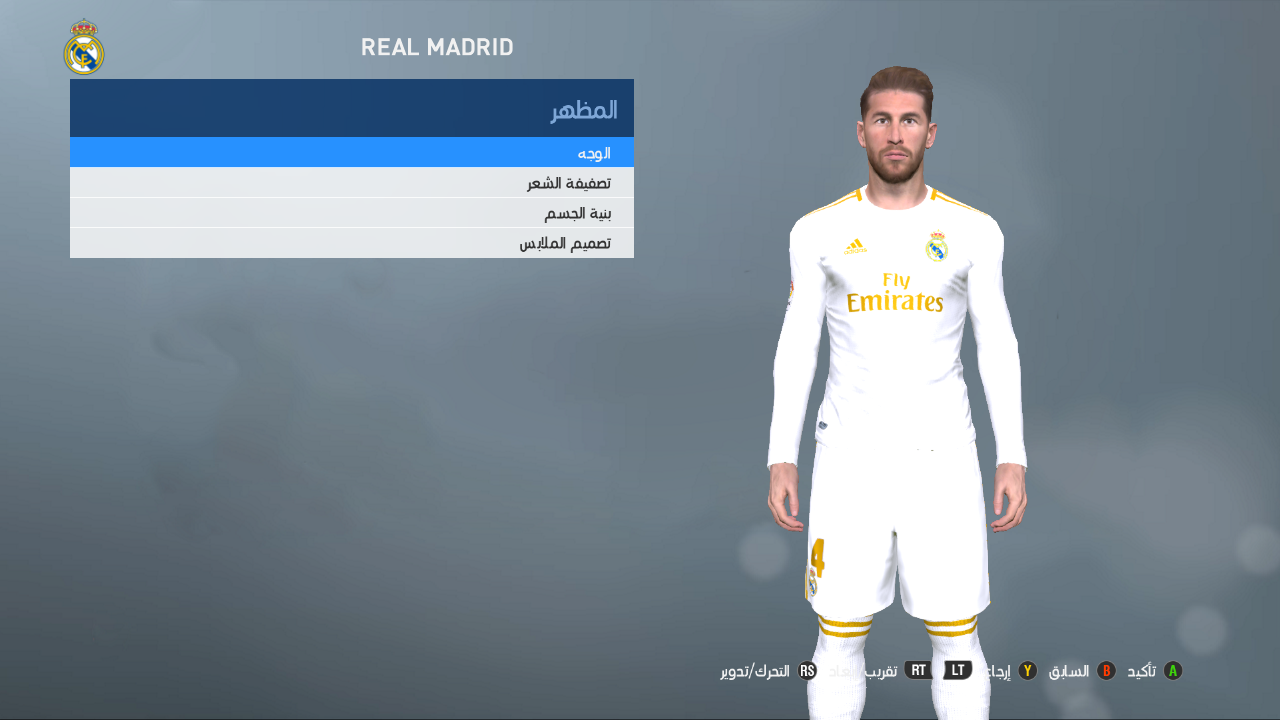Image resolution: width=1280 pixels, height=720 pixels.
Task: Select الوجه (Face) from the appearance list
Action: click(x=350, y=153)
